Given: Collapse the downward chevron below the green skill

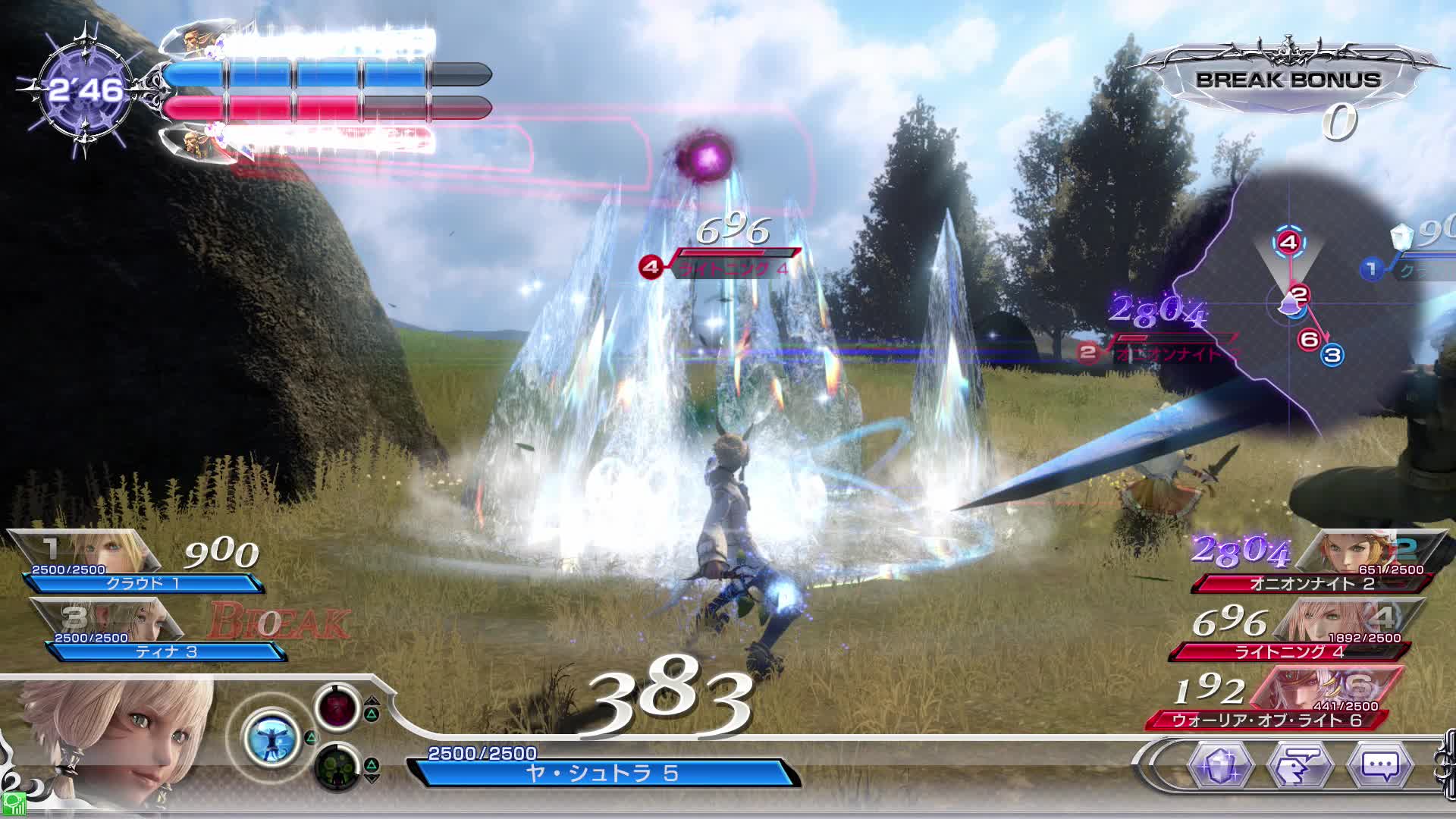Looking at the screenshot, I should pyautogui.click(x=372, y=779).
